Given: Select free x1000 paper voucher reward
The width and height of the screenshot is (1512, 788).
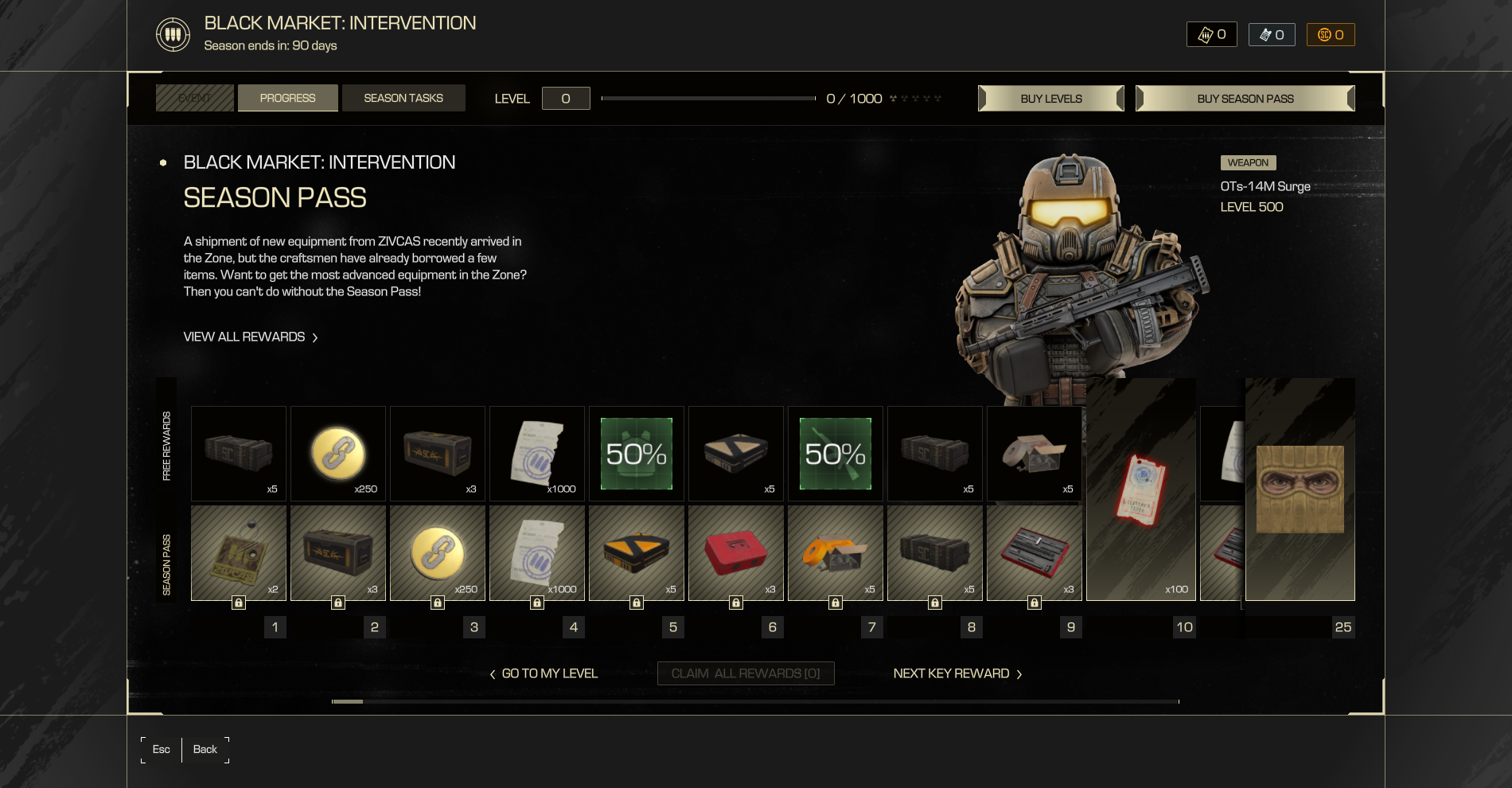Looking at the screenshot, I should click(537, 454).
